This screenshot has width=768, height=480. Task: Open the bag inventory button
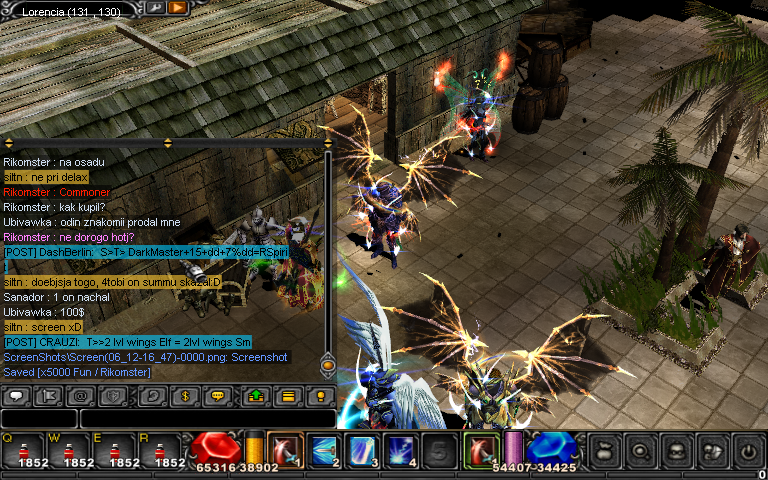(604, 451)
